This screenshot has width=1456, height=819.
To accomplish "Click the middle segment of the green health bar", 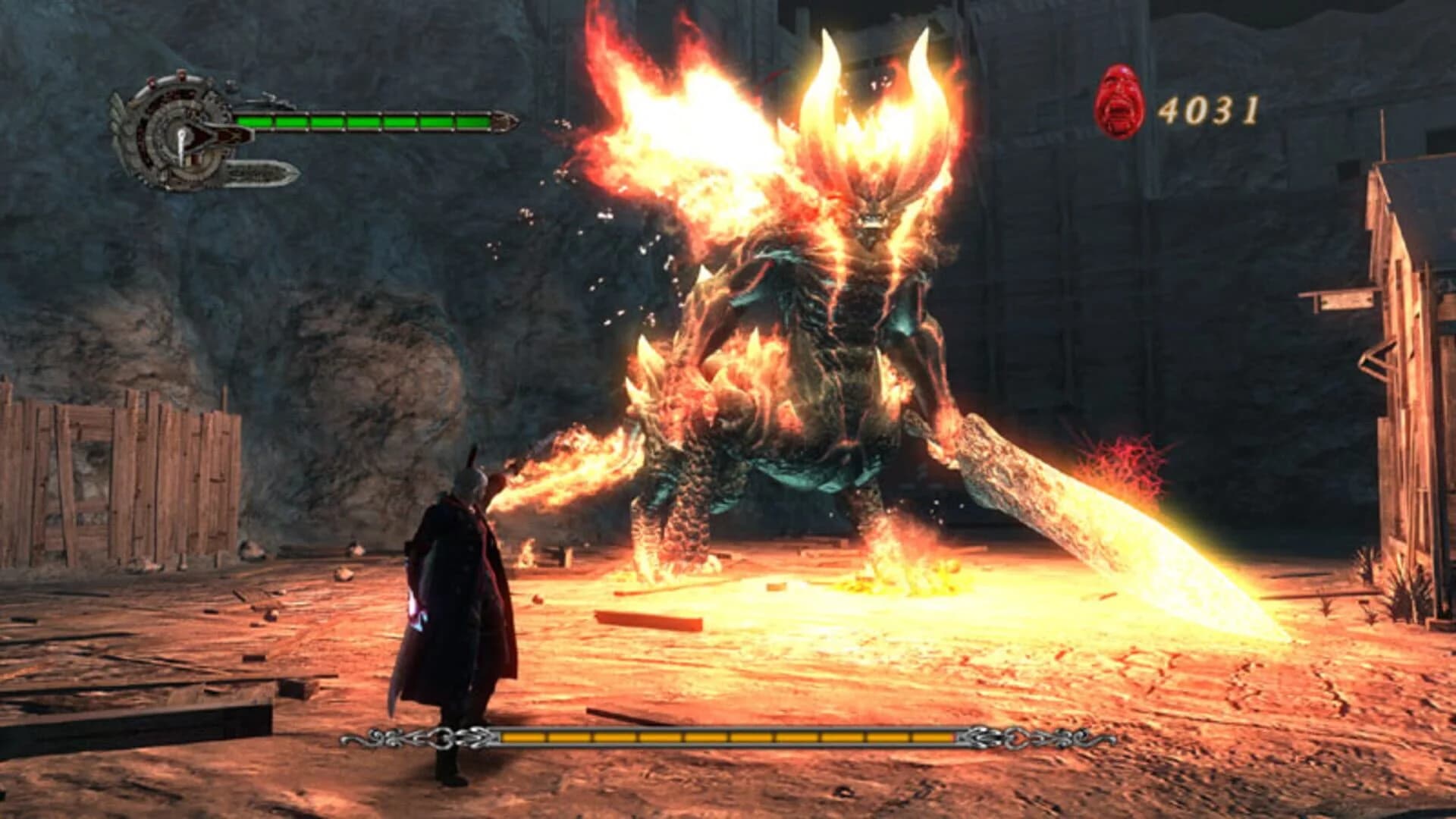I will click(362, 123).
